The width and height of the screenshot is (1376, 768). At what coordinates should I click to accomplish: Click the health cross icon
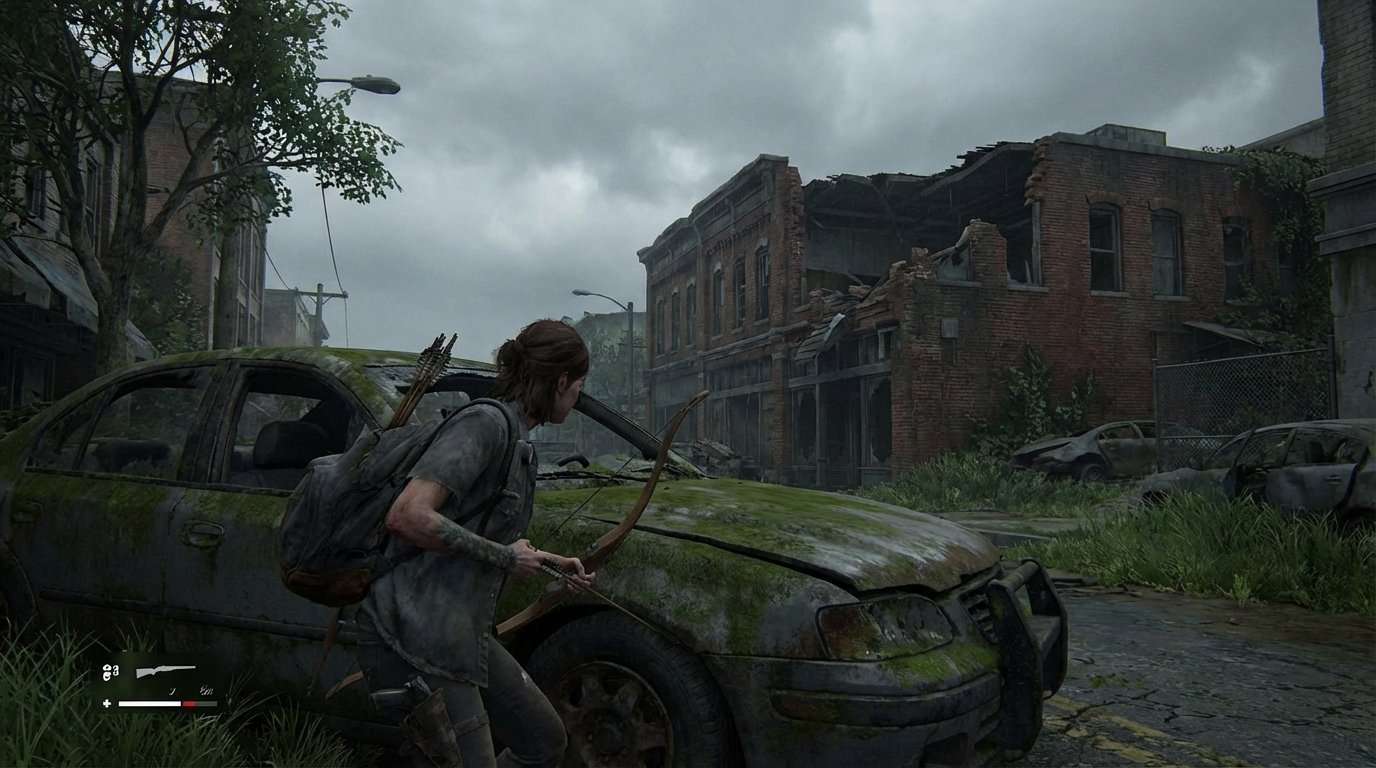106,703
